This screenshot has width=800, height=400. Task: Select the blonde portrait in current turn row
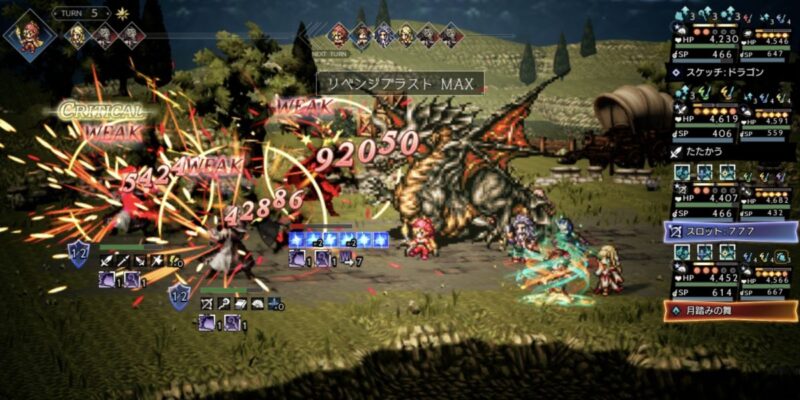[78, 35]
